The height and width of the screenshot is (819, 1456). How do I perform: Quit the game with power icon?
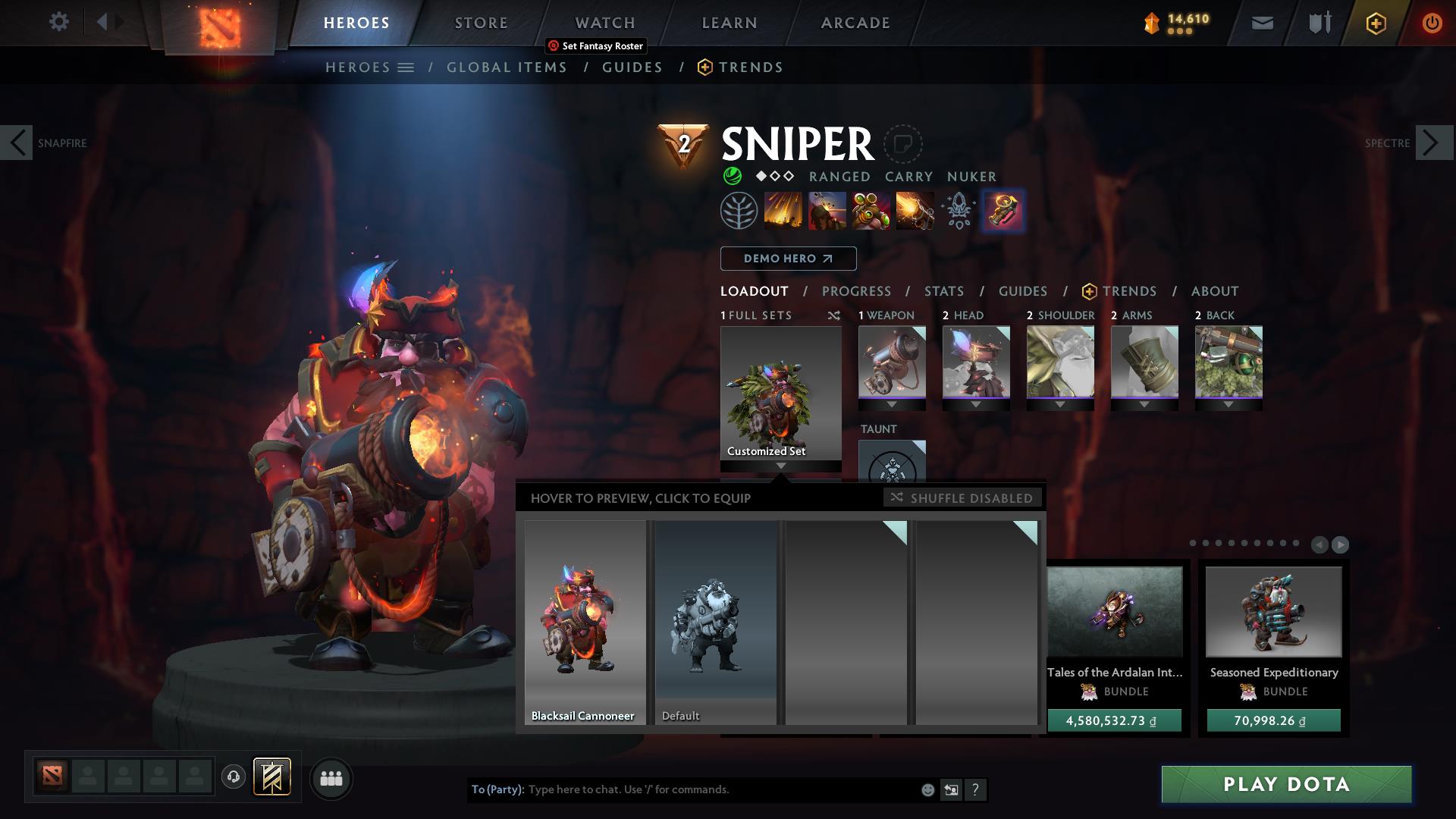pos(1432,23)
